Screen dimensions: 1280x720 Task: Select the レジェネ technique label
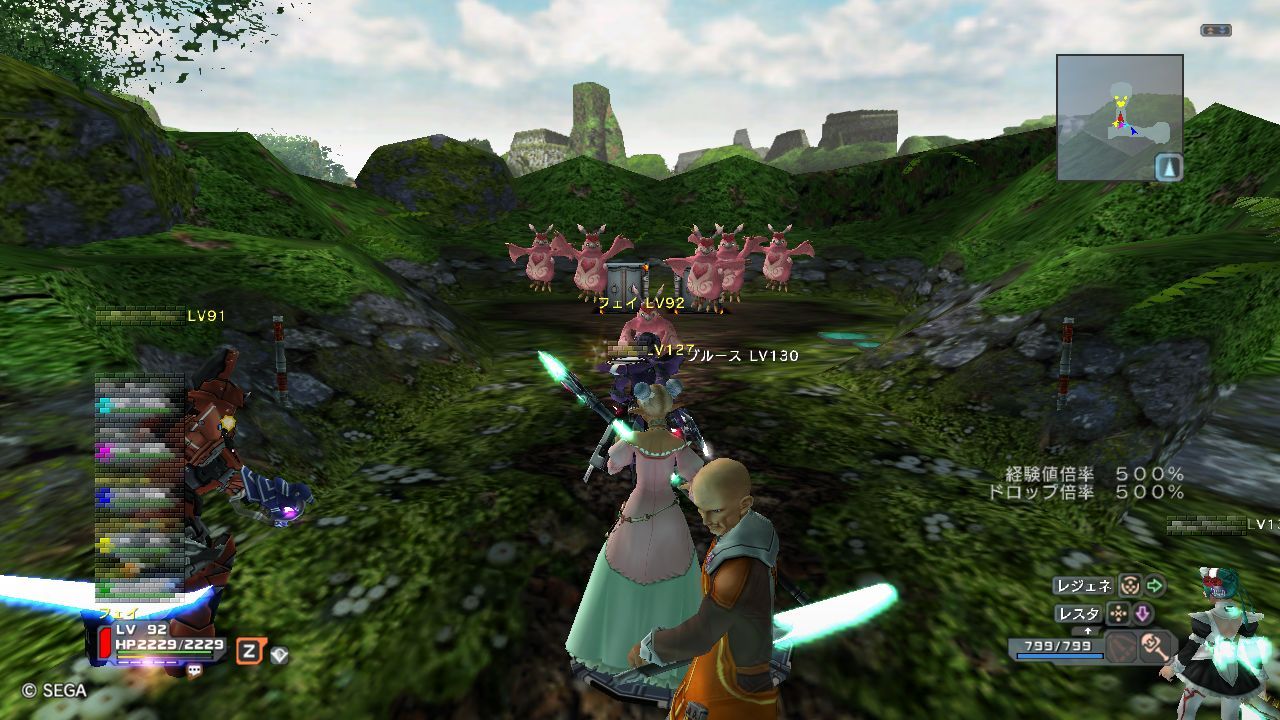(1084, 586)
